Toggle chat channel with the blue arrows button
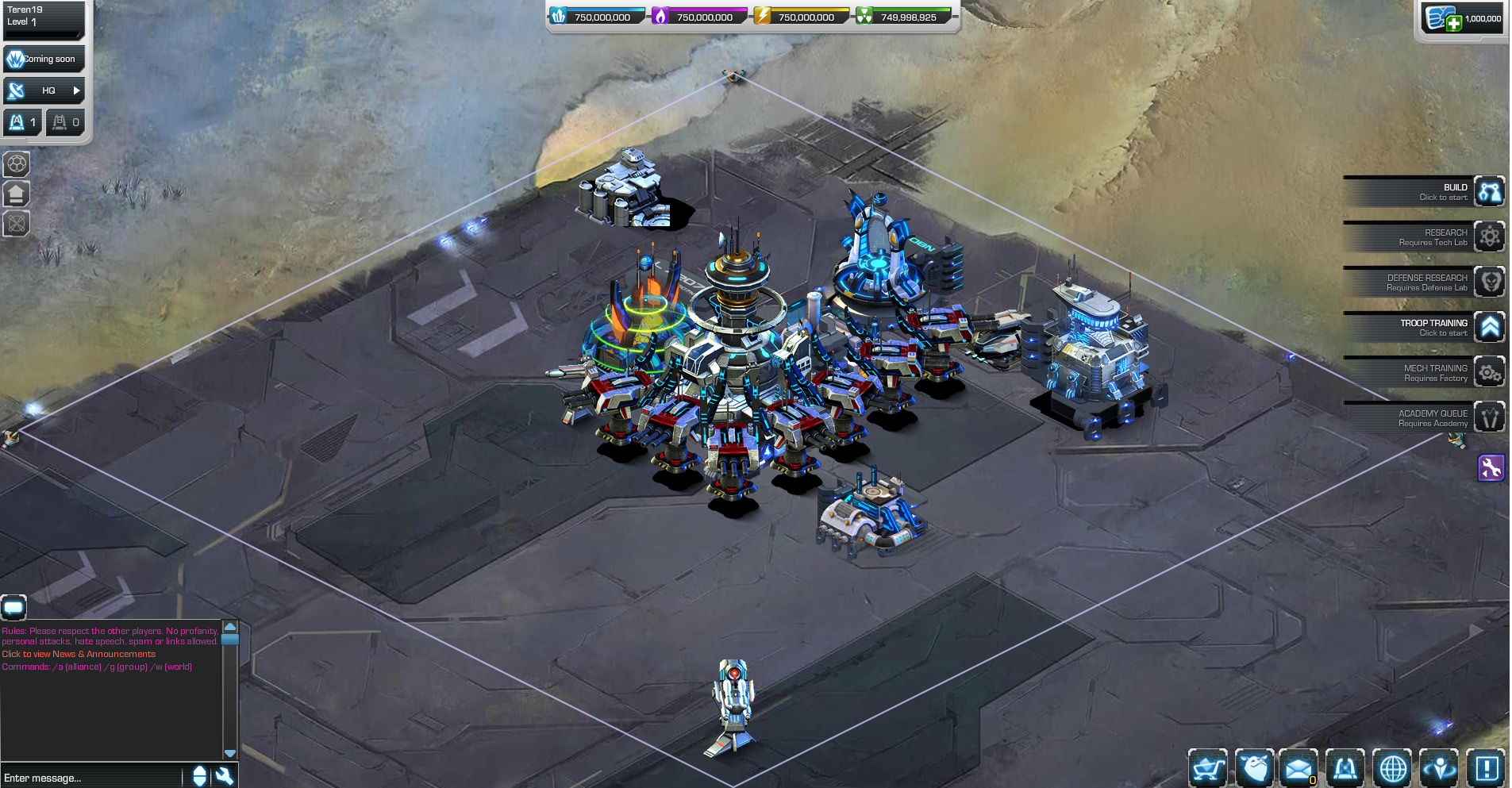Screen dimensions: 1512x788 coord(198,776)
